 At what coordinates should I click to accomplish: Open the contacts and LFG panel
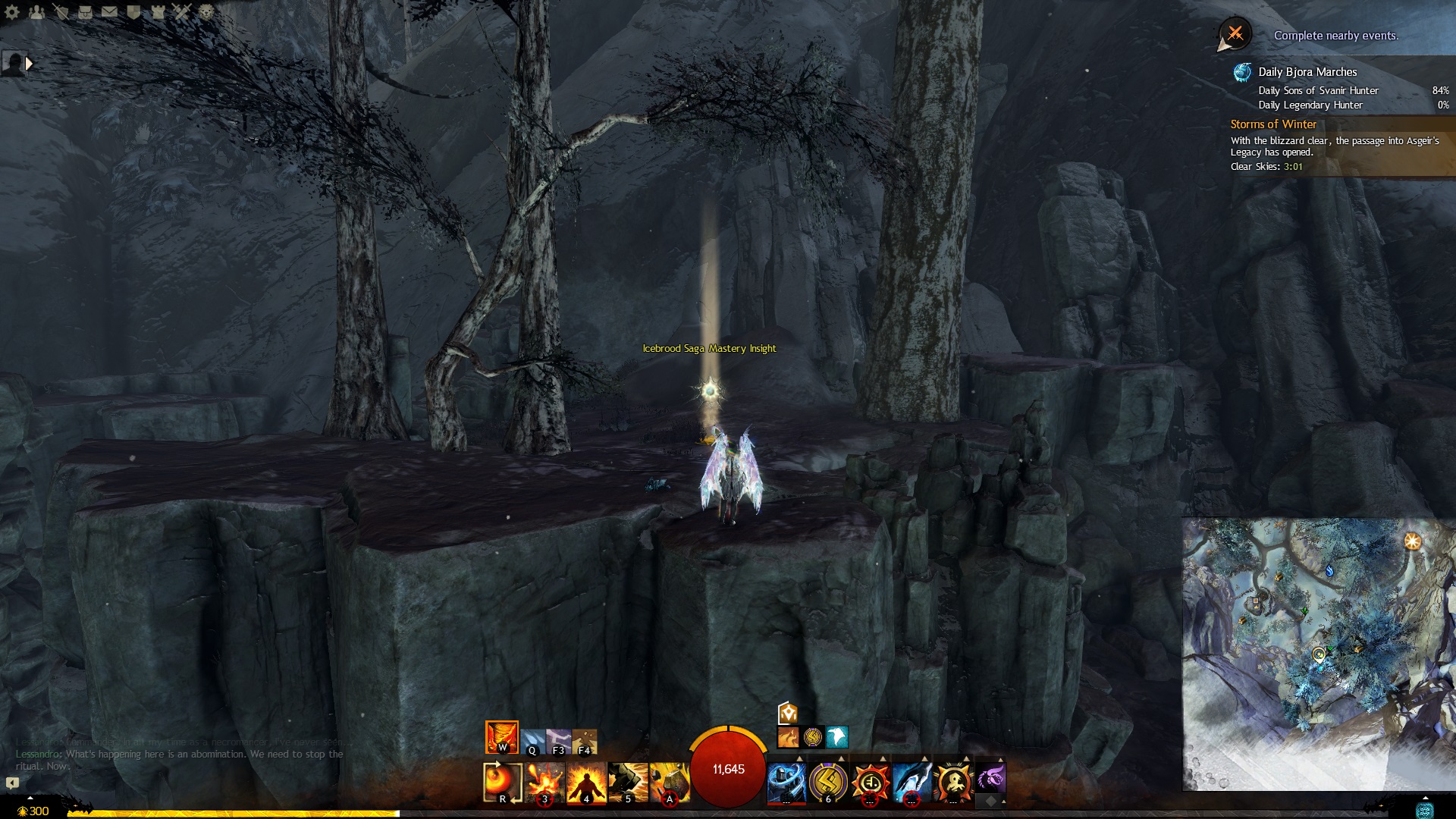point(36,11)
